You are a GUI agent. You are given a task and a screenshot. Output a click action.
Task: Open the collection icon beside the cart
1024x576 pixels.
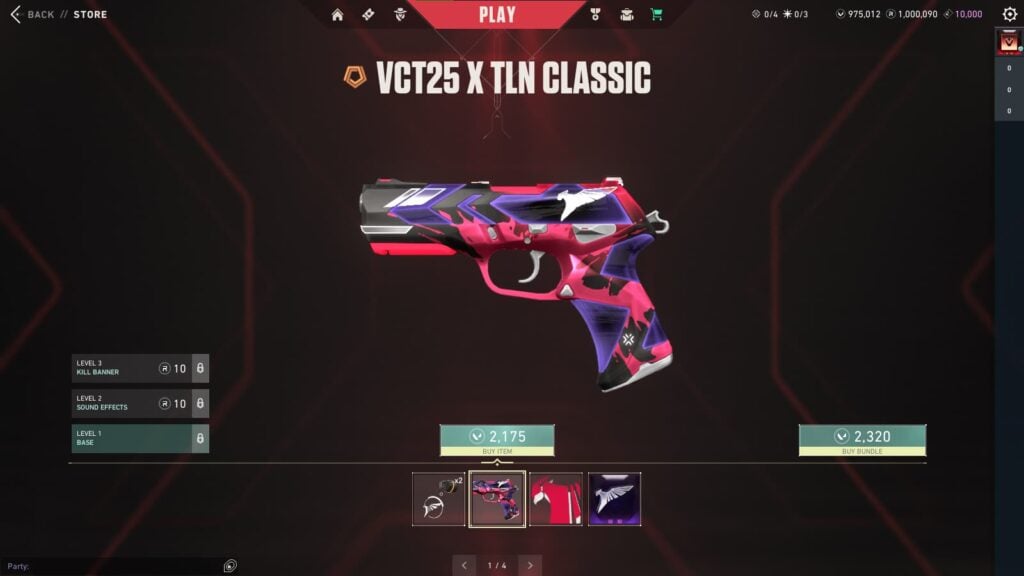point(626,15)
